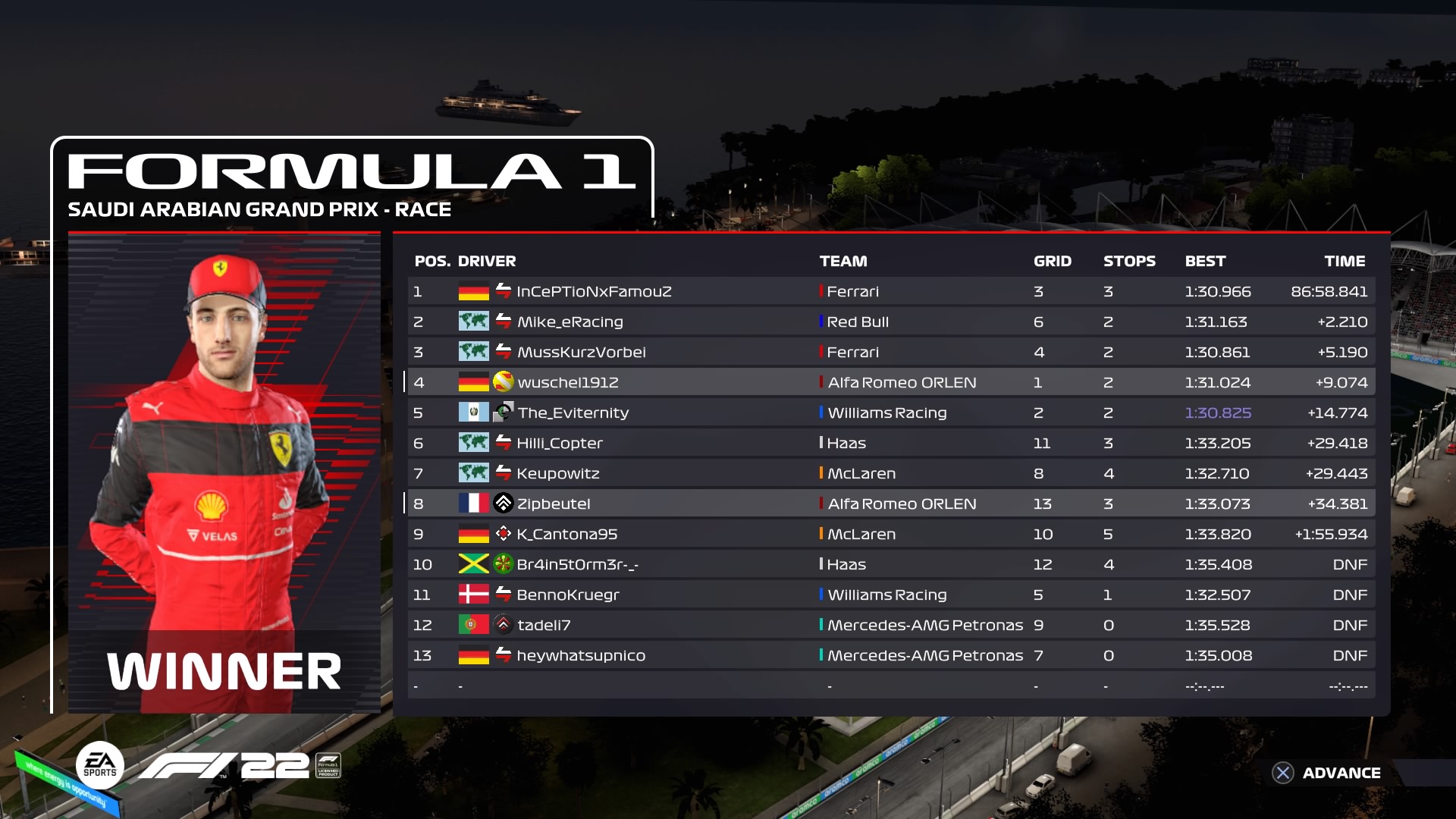1456x819 pixels.
Task: Choose the Zipbeutel results row
Action: pos(891,504)
